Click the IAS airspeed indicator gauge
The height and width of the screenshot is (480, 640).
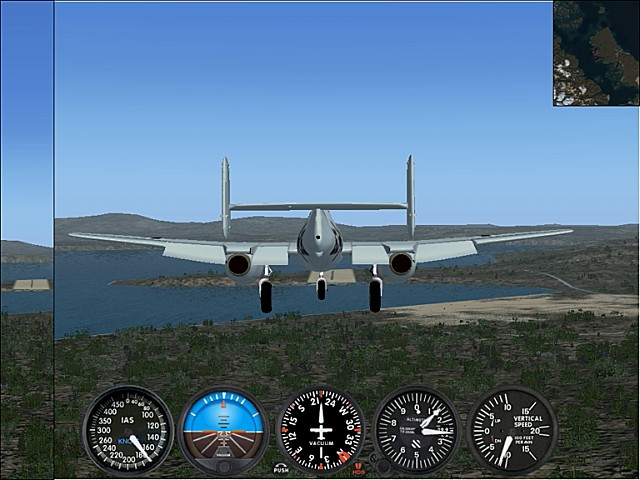127,430
